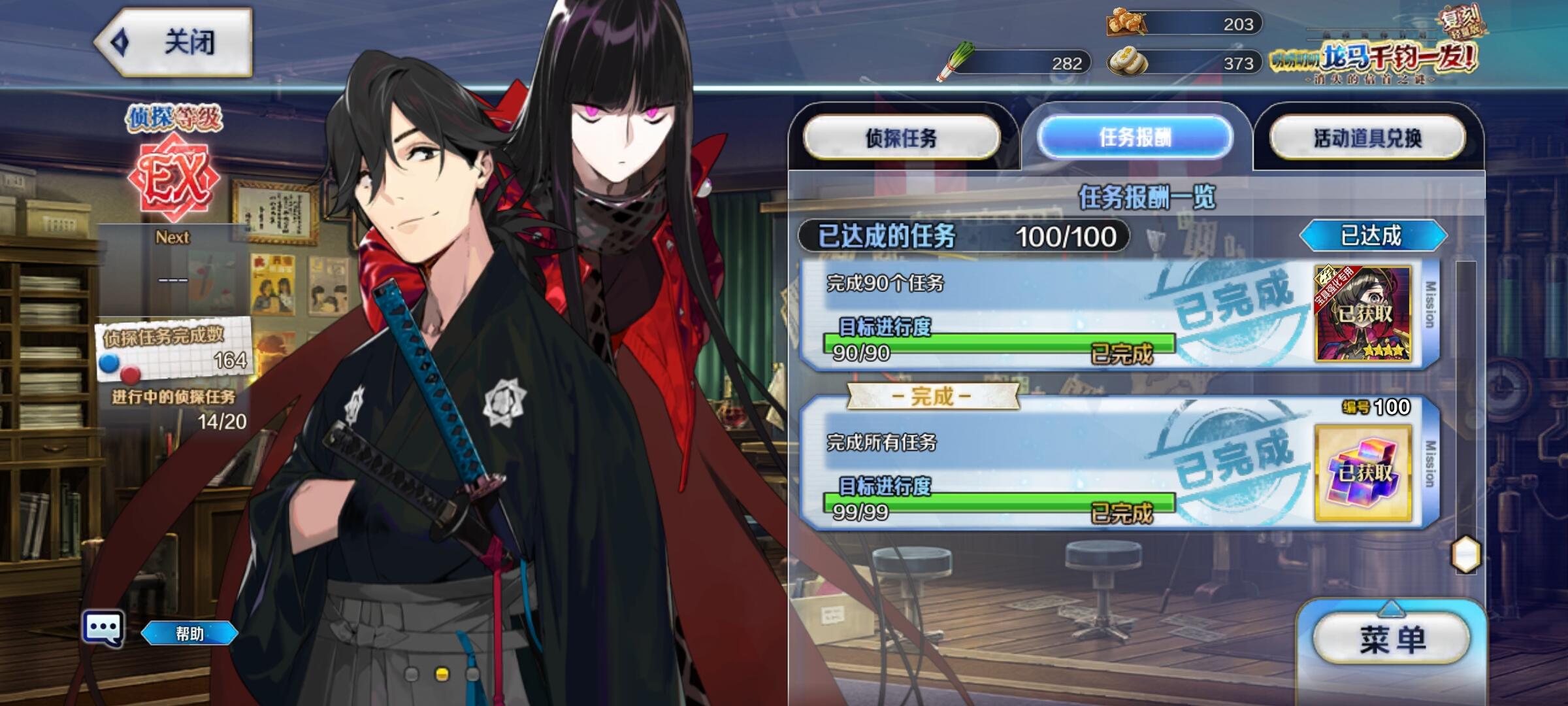The image size is (1568, 706).
Task: Select the 完成90个任务 mission row
Action: click(993, 314)
